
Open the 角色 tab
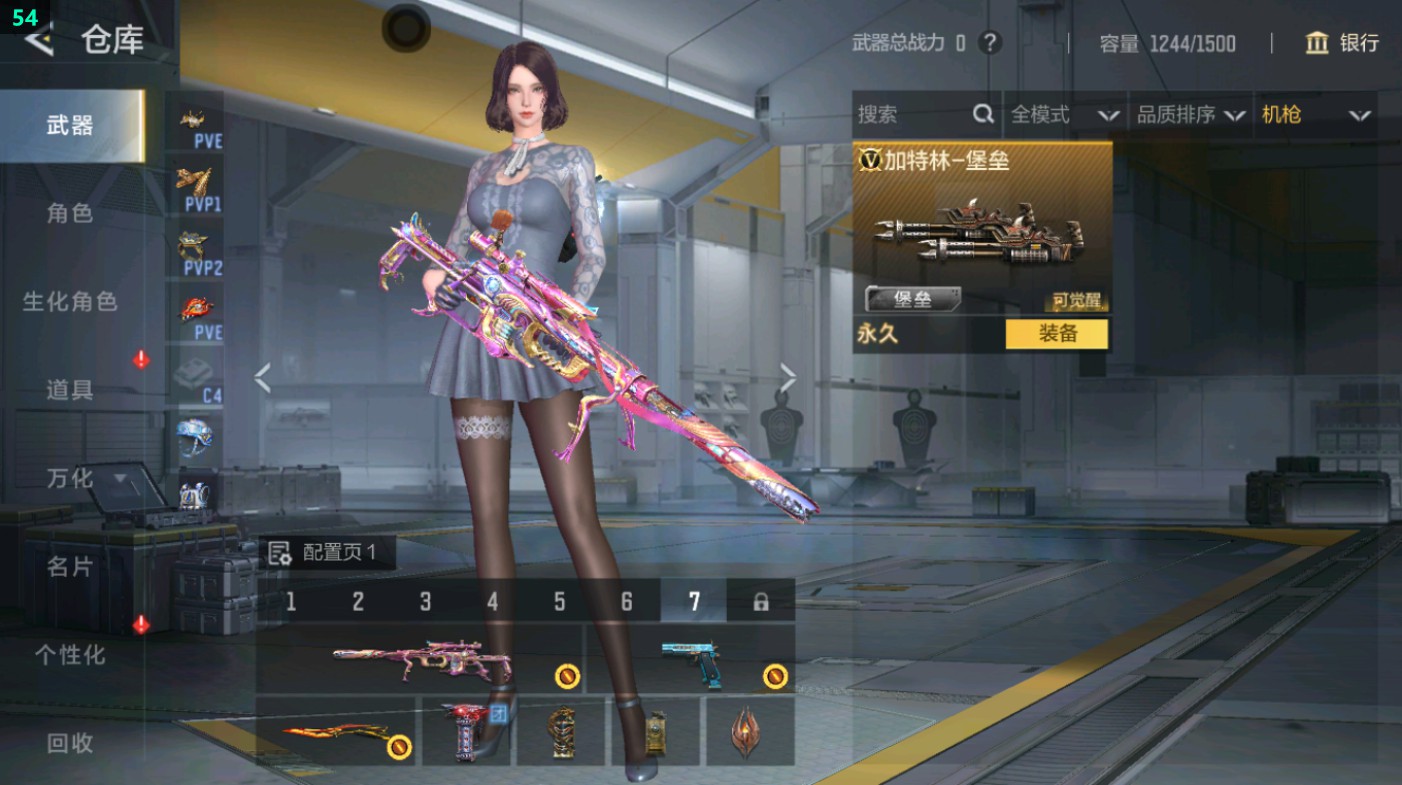pyautogui.click(x=70, y=213)
